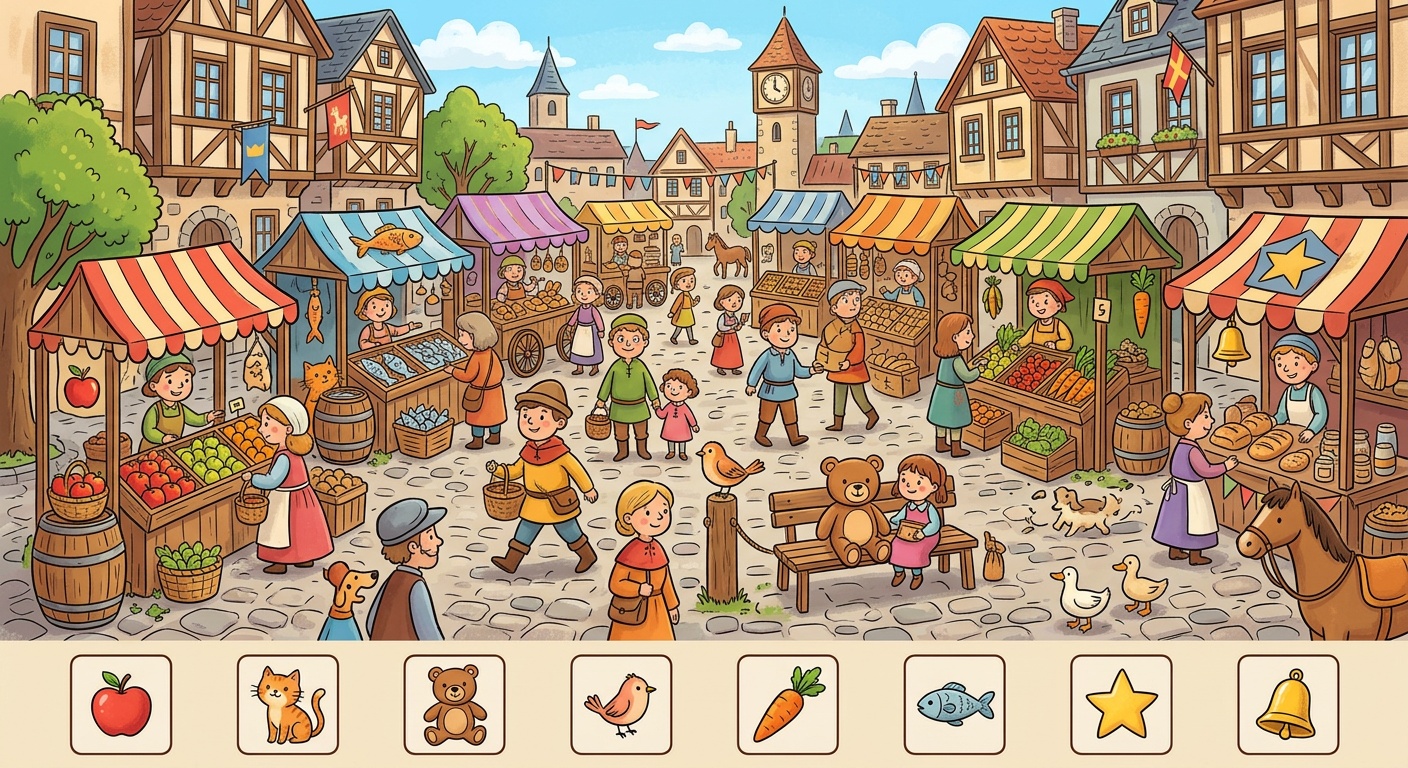
Task: Click the golden bell tile
Action: pyautogui.click(x=1288, y=704)
